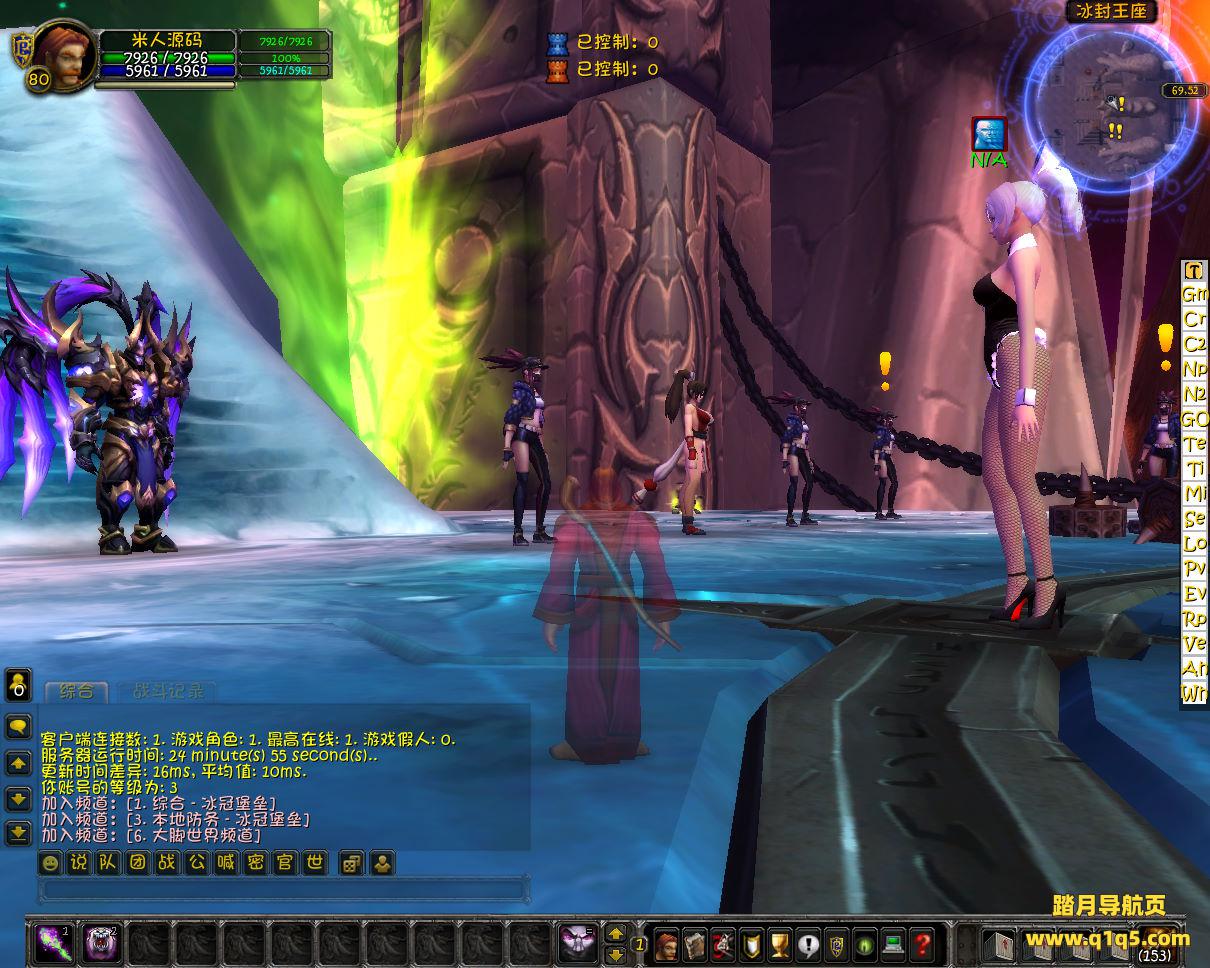Image resolution: width=1210 pixels, height=968 pixels.
Task: Open the game menu computer icon
Action: coord(893,943)
